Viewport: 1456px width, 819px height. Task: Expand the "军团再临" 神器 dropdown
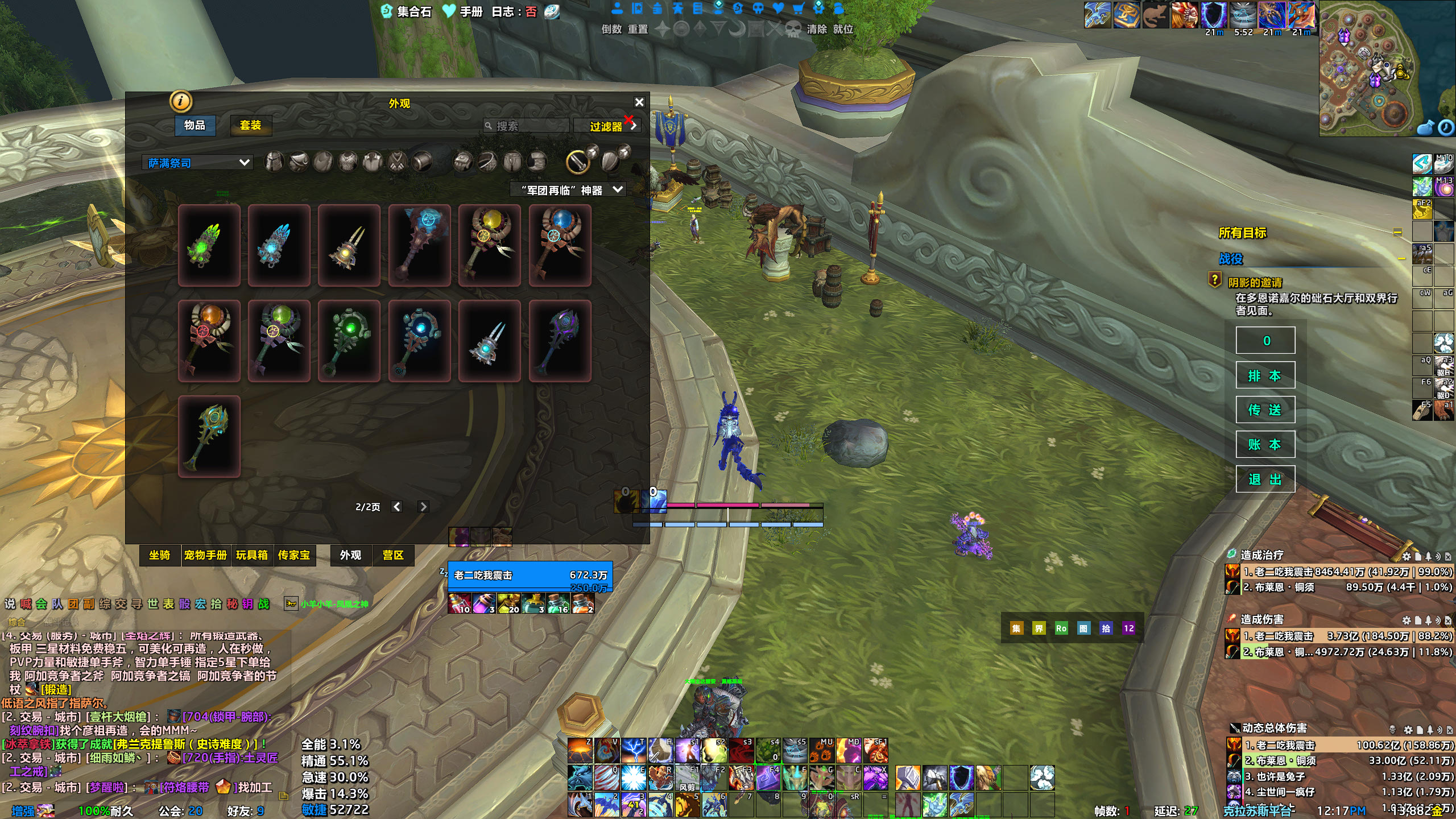point(569,190)
